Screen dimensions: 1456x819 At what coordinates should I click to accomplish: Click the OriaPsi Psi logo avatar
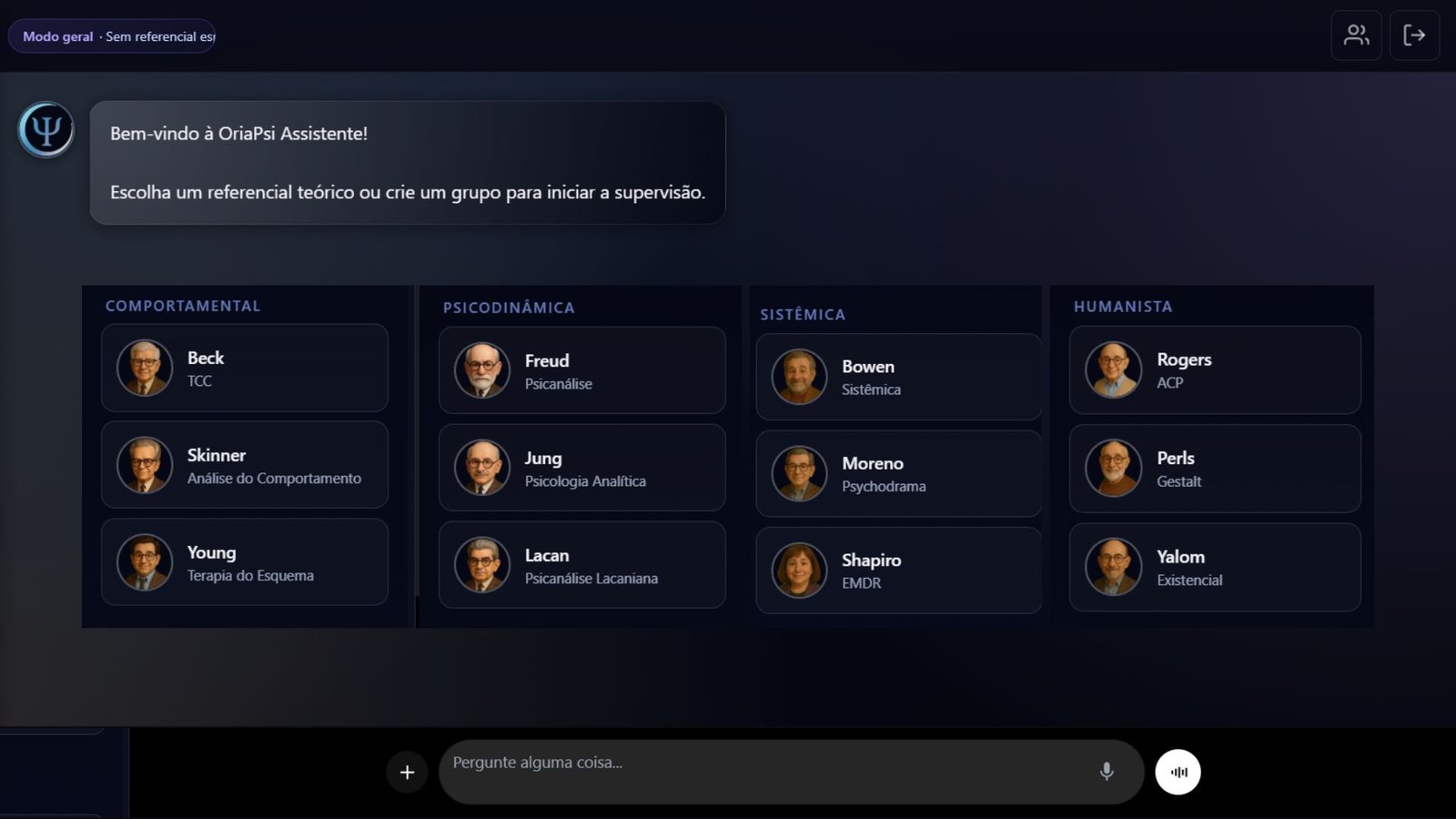click(45, 129)
